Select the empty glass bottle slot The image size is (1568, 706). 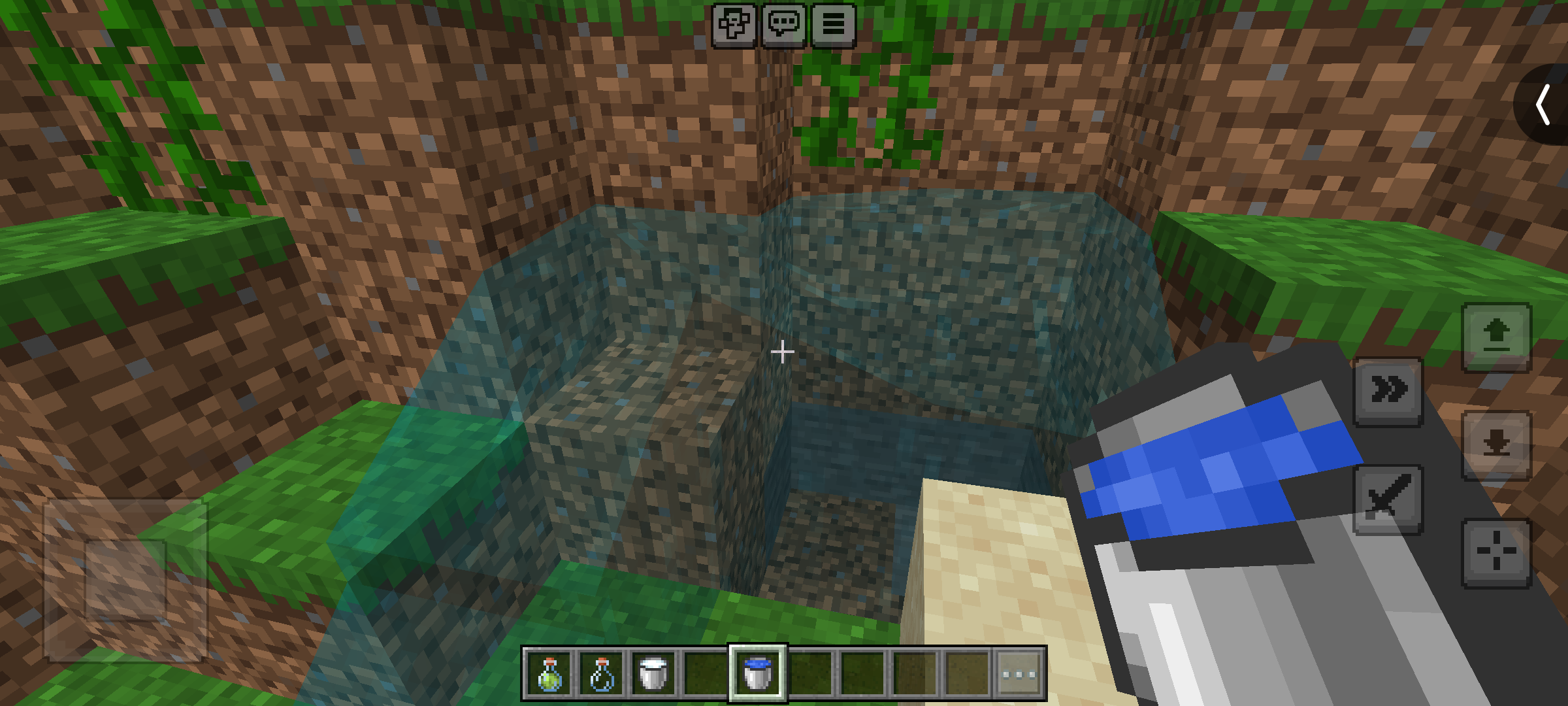click(x=601, y=674)
